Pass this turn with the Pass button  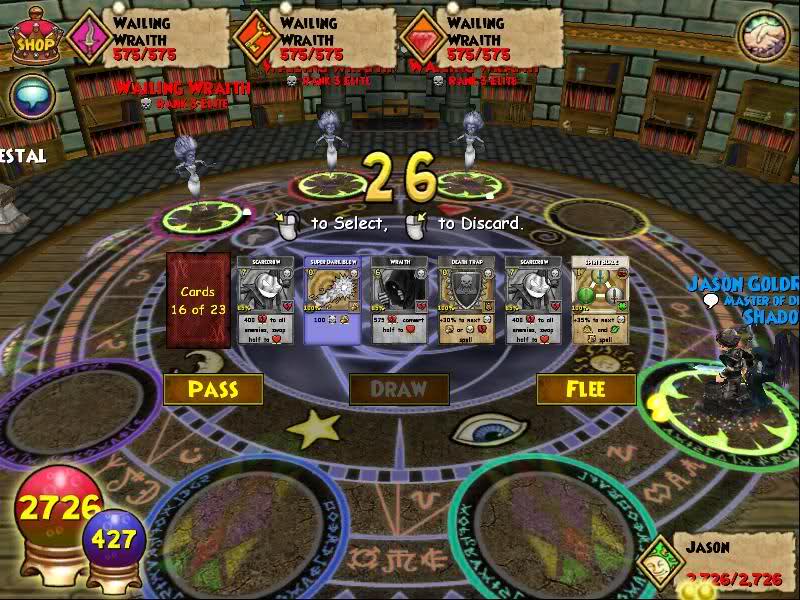pyautogui.click(x=213, y=389)
